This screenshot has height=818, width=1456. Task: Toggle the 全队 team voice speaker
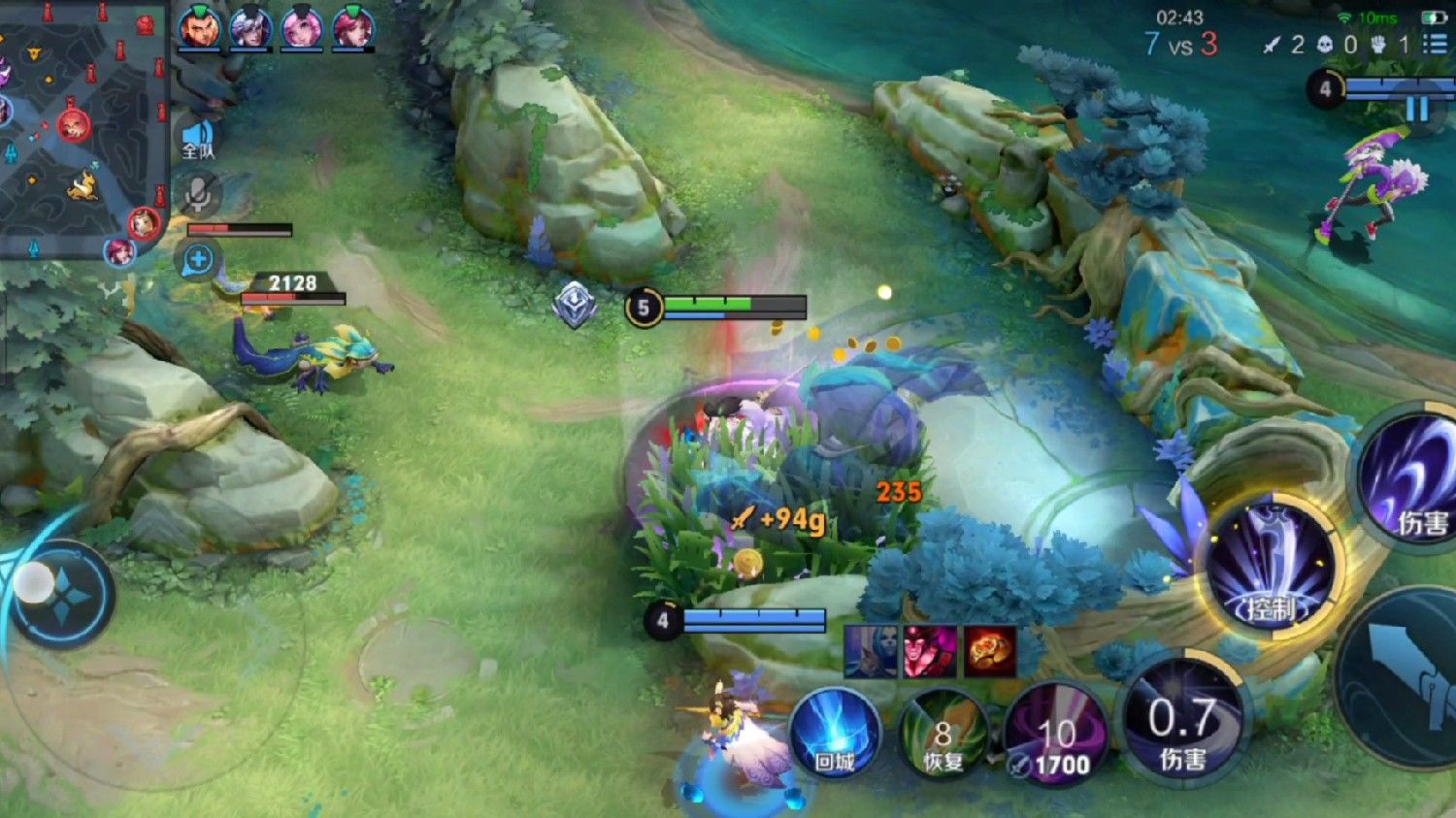click(x=198, y=141)
